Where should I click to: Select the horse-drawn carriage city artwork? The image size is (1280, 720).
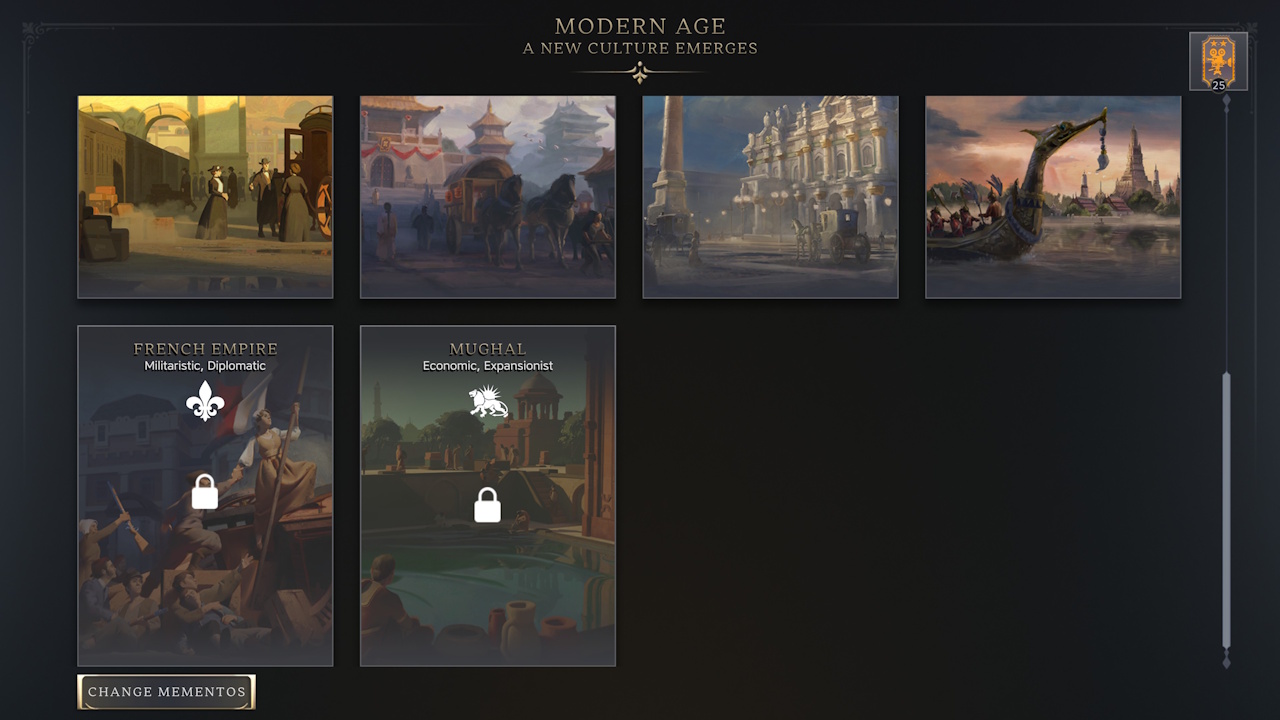click(487, 197)
